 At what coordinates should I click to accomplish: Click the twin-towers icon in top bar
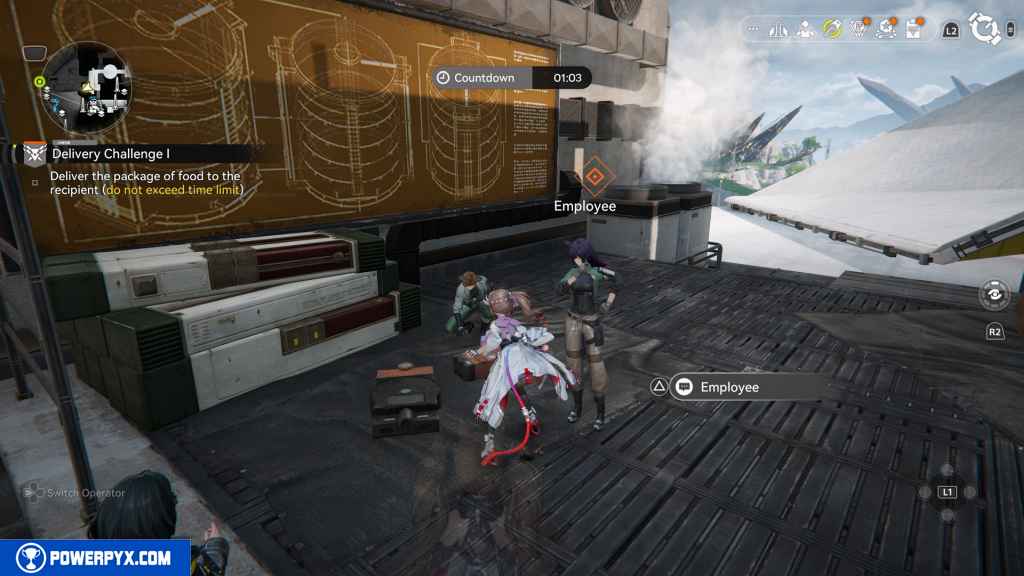point(779,30)
